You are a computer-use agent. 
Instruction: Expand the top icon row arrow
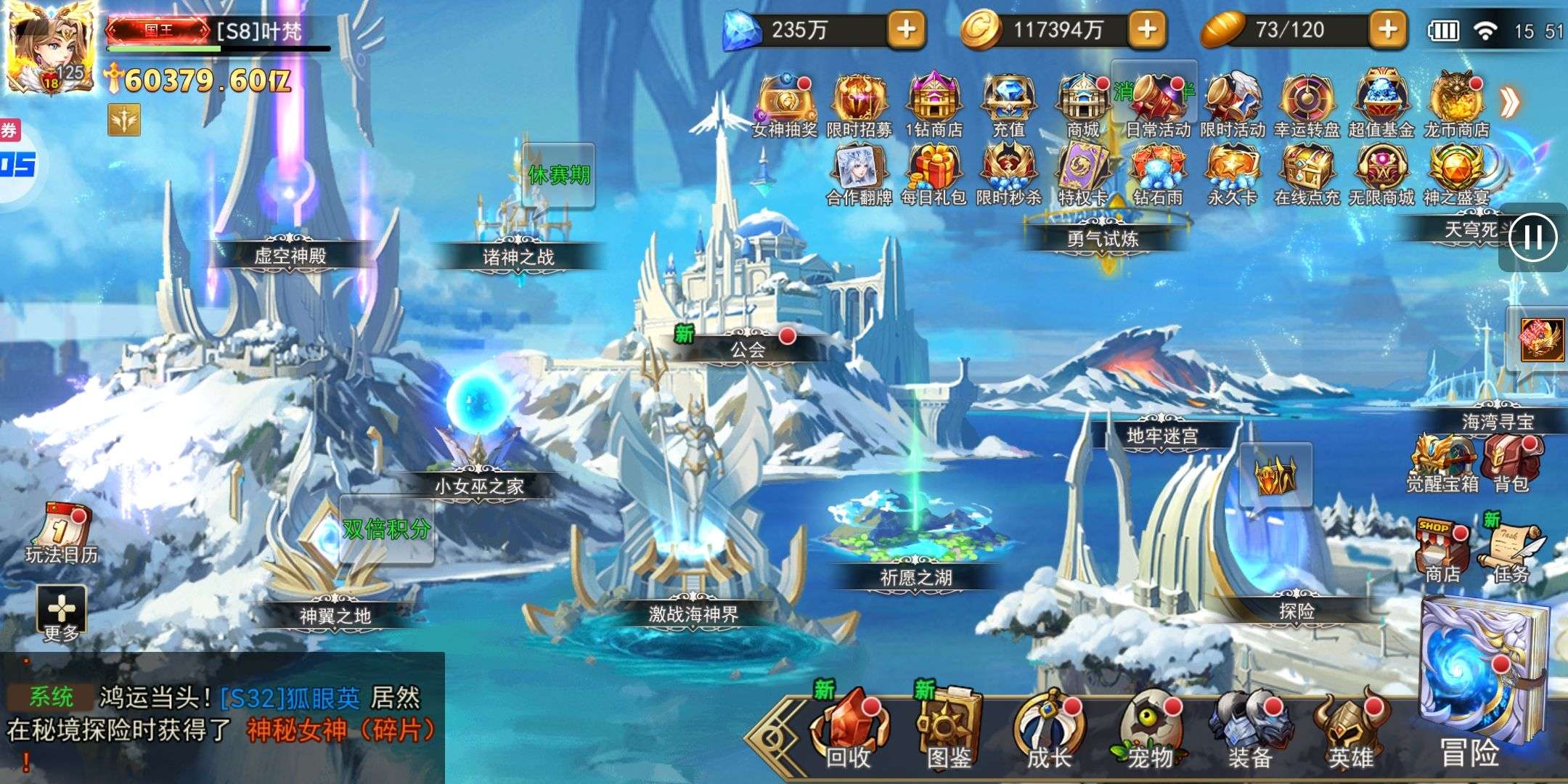1511,102
